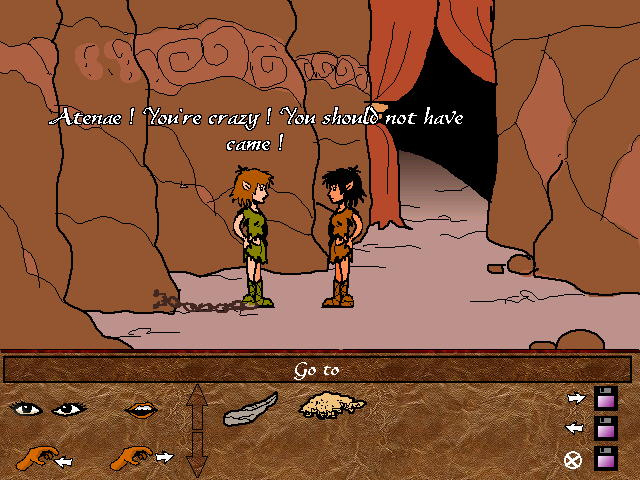Image resolution: width=640 pixels, height=480 pixels.
Task: Select the gray flint stone inventory item
Action: 250,407
